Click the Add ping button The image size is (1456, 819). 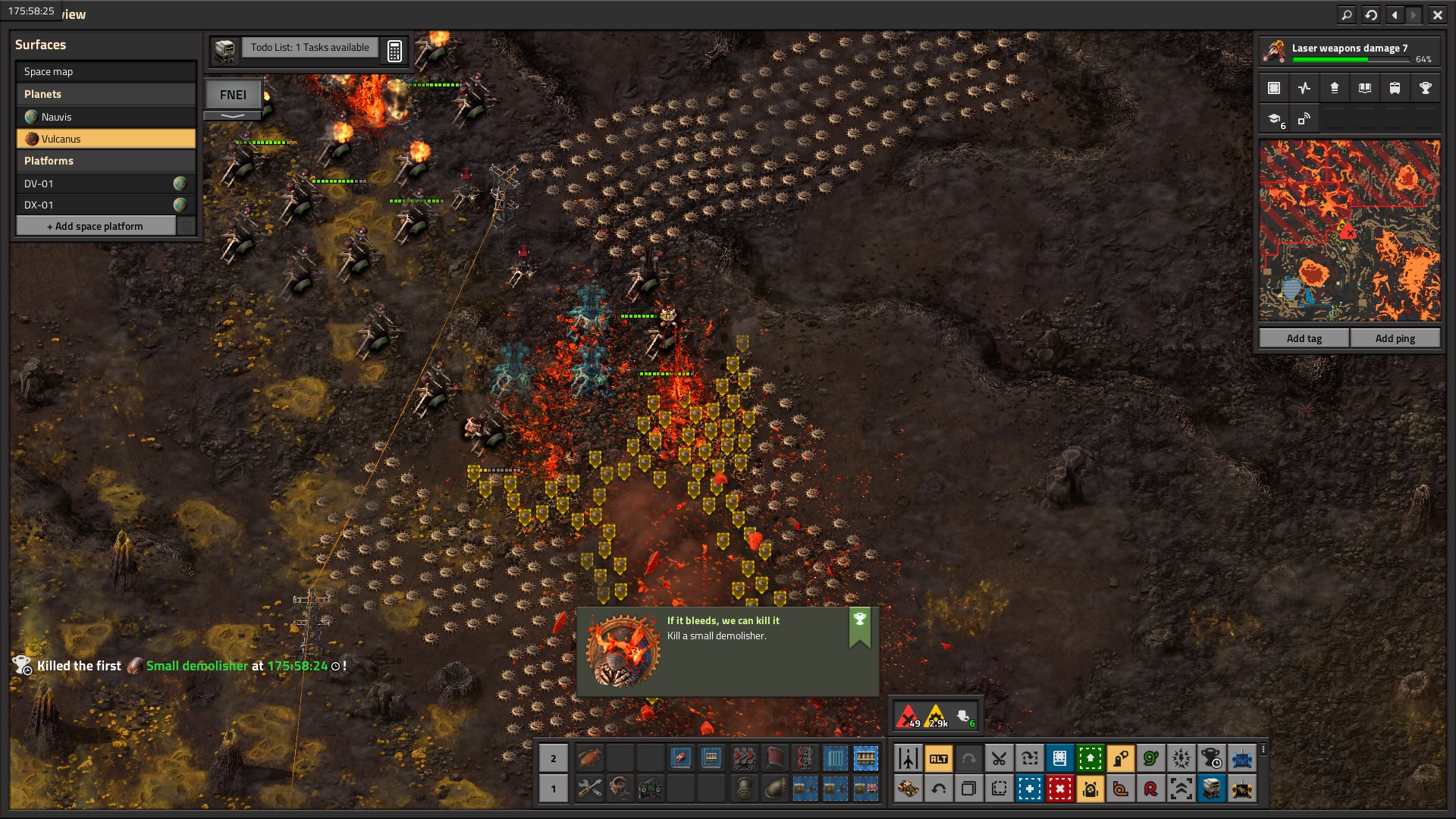(1395, 338)
